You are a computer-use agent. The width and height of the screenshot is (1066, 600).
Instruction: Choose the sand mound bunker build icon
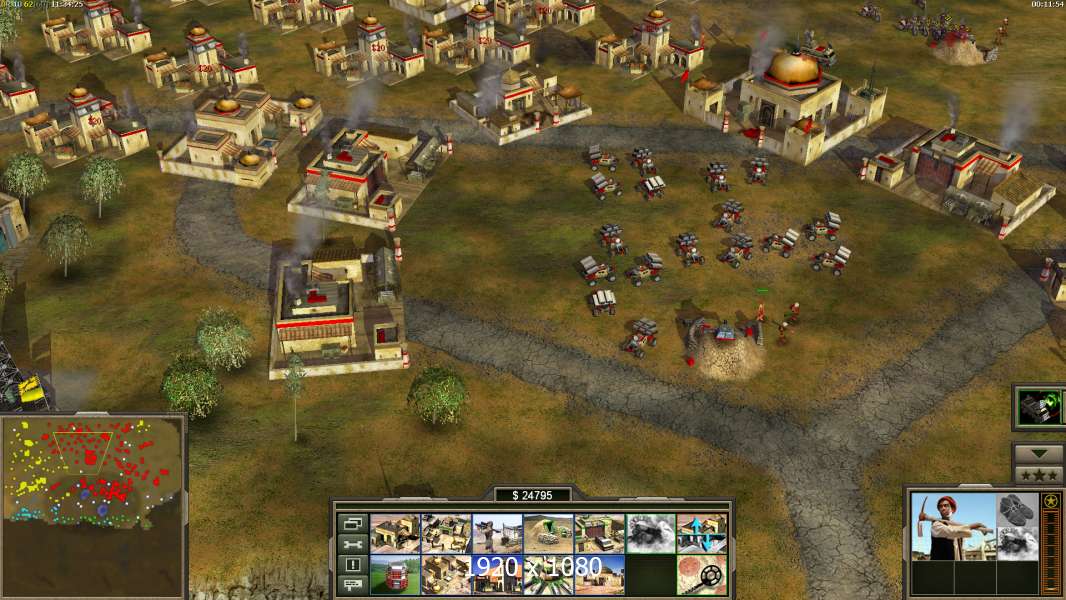pyautogui.click(x=548, y=534)
